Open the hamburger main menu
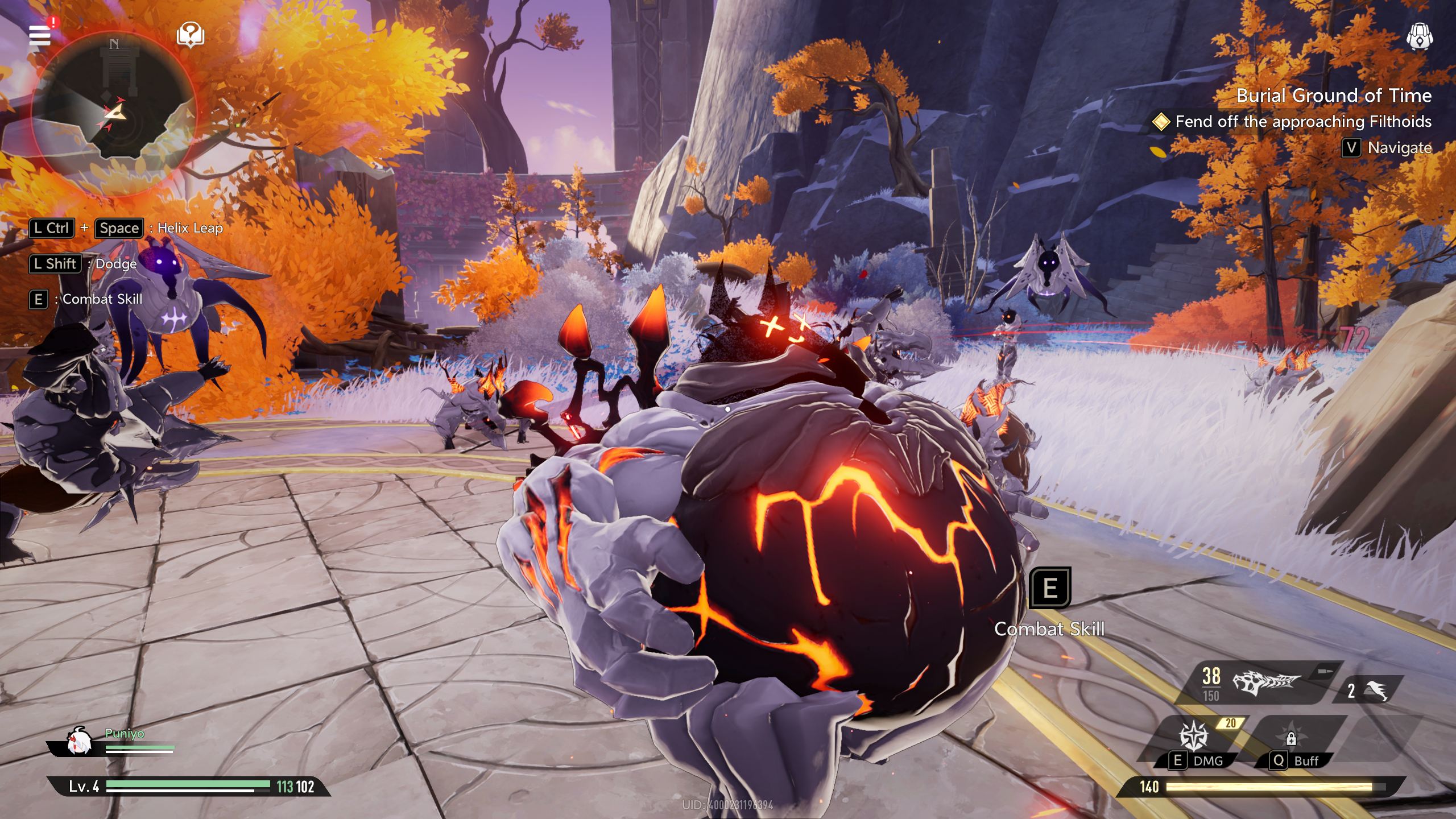The width and height of the screenshot is (1456, 819). pos(40,35)
